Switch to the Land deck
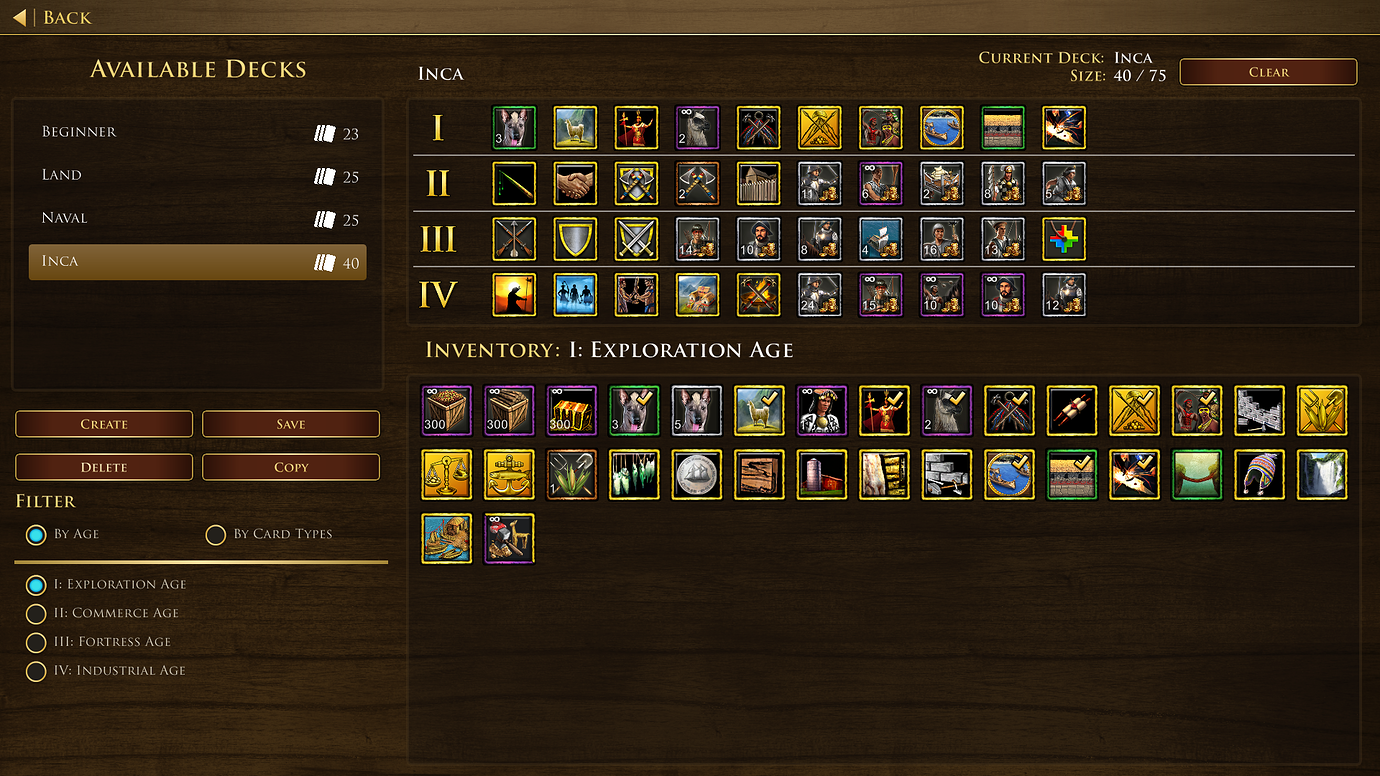1380x776 pixels. 197,175
